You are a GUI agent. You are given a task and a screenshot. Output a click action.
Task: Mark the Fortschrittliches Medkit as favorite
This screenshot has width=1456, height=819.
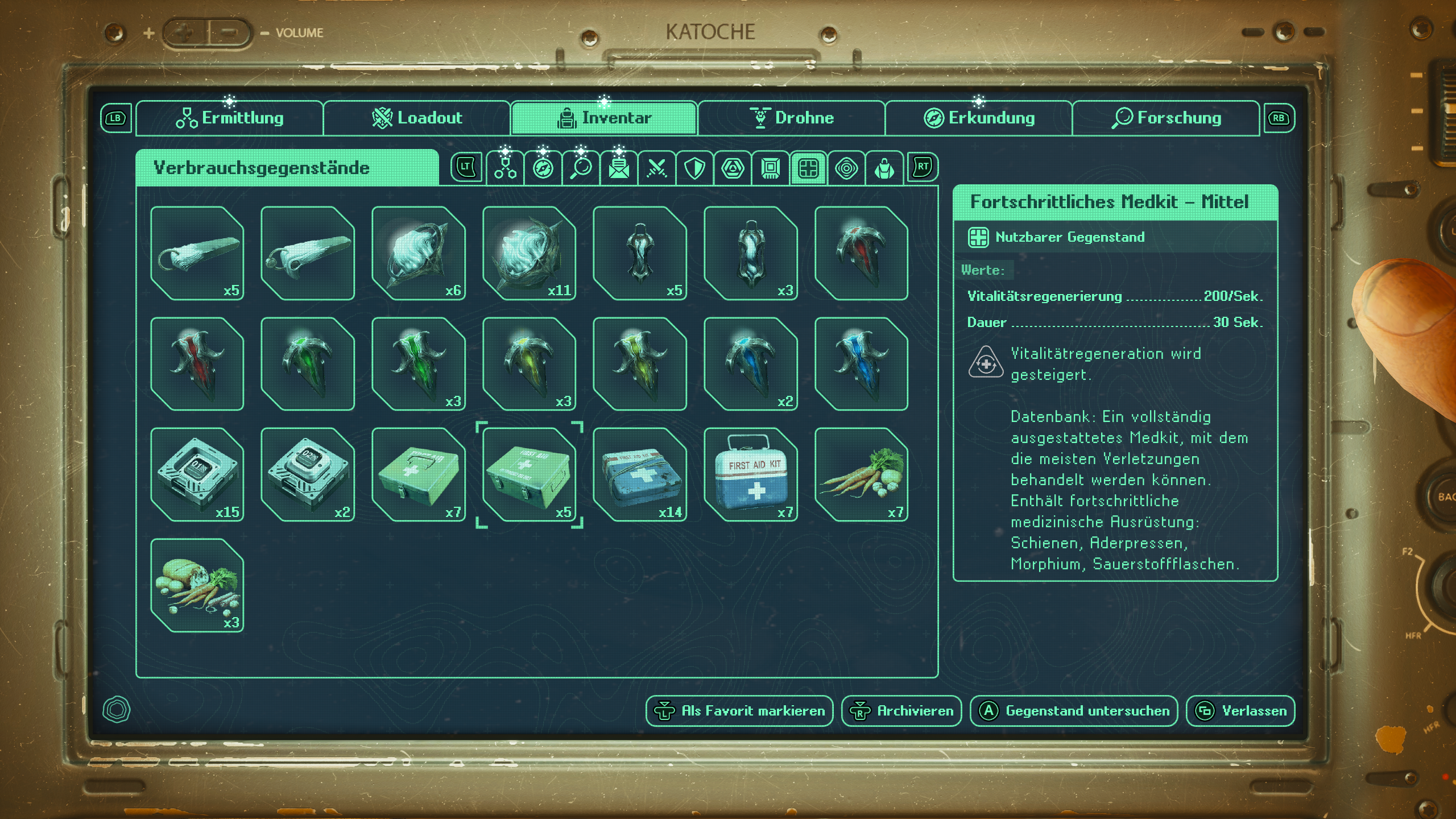point(738,710)
